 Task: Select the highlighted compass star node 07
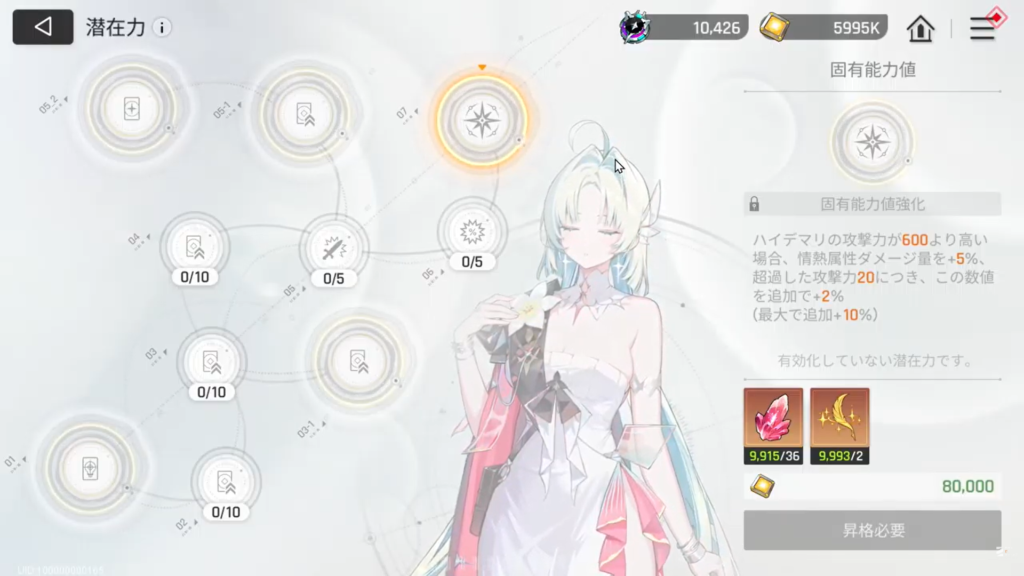[x=482, y=120]
